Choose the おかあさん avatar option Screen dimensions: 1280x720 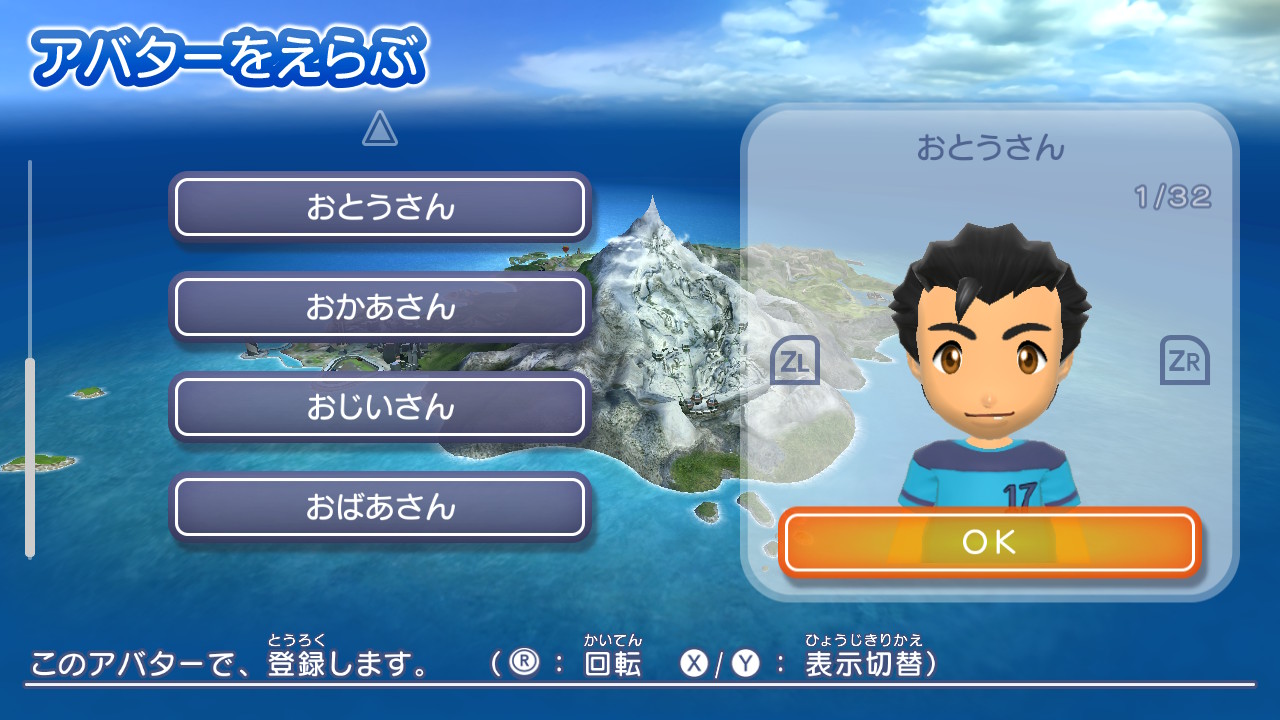pyautogui.click(x=380, y=307)
